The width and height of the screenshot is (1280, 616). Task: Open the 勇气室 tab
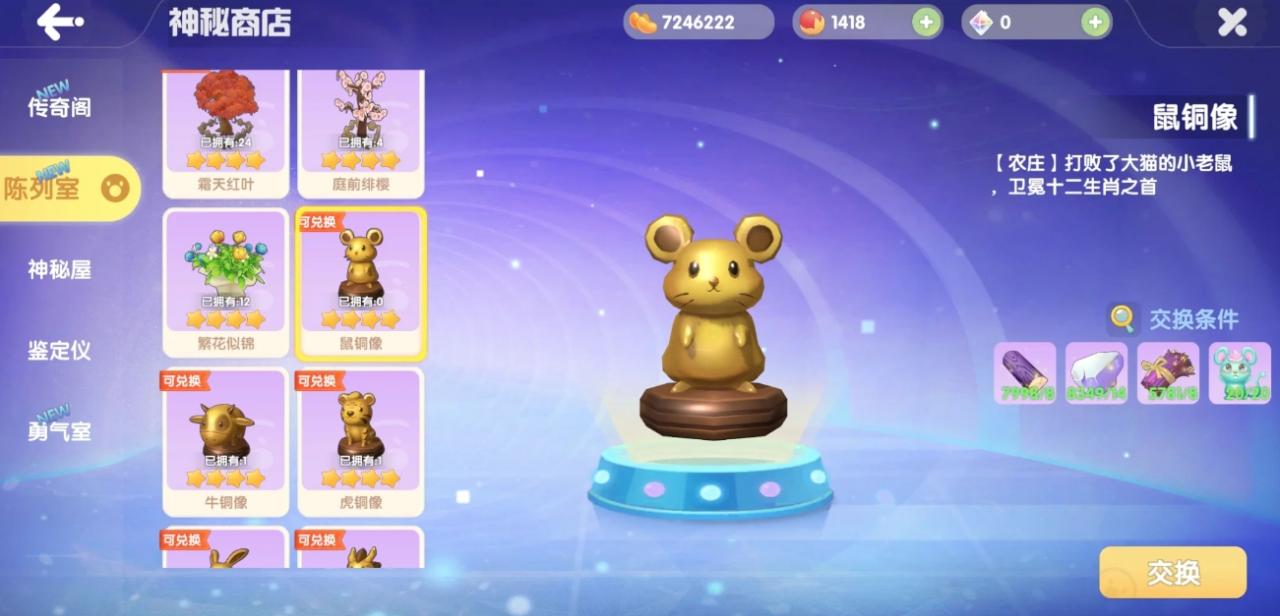coord(60,431)
